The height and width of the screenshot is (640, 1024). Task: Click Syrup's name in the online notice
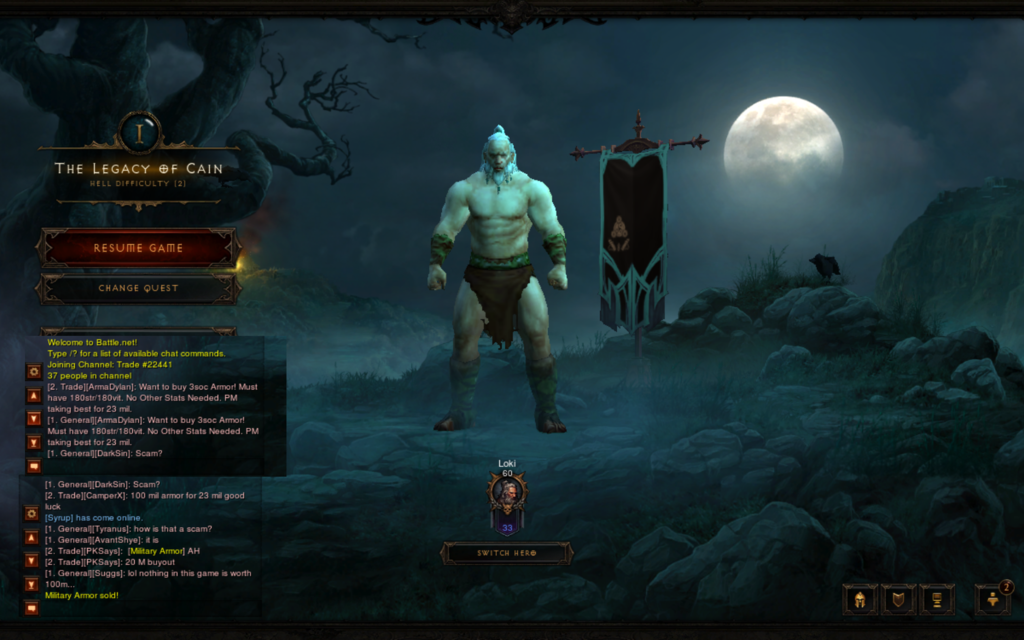(60, 518)
